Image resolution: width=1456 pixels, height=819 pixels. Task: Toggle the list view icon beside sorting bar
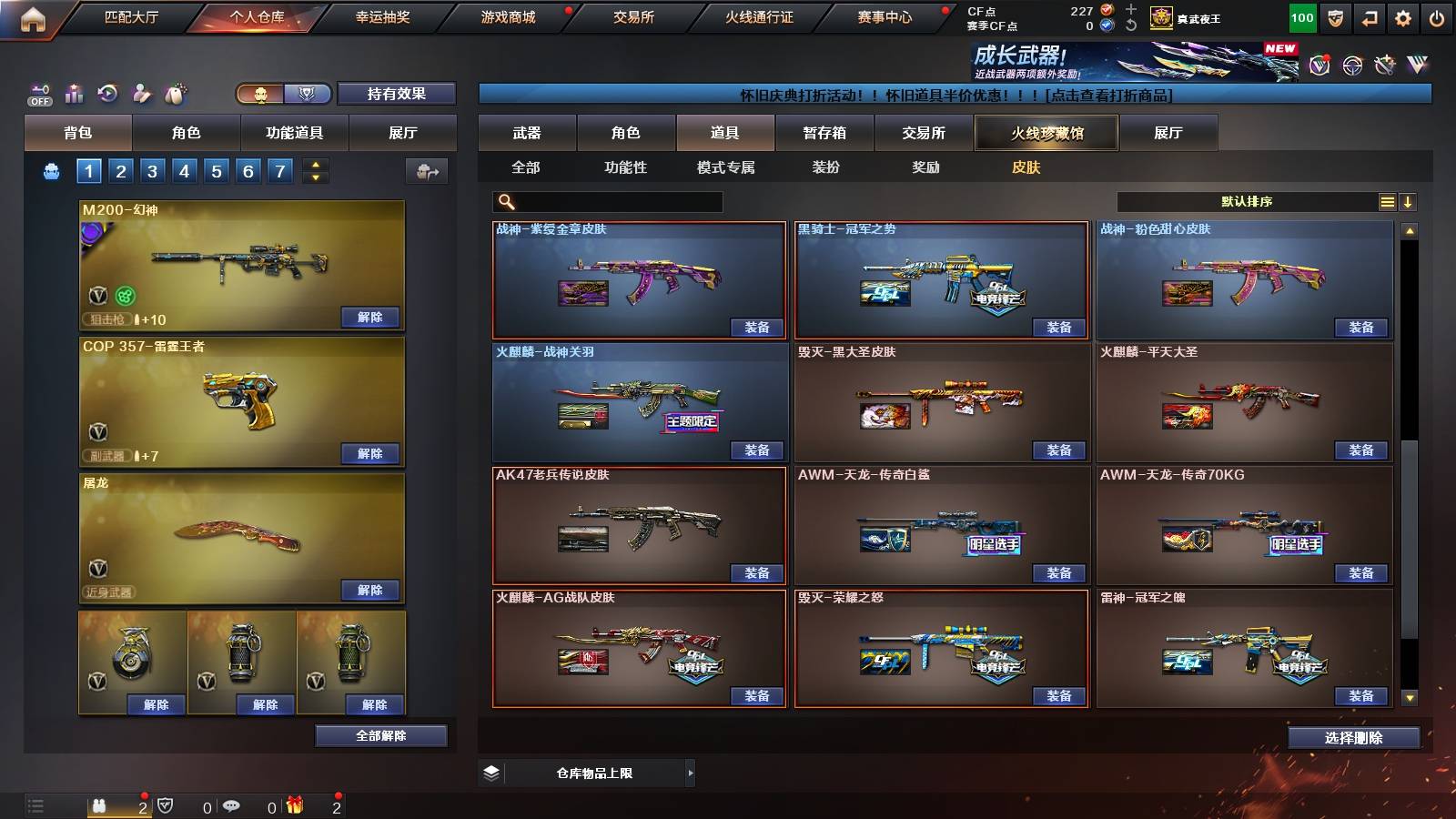click(1387, 201)
